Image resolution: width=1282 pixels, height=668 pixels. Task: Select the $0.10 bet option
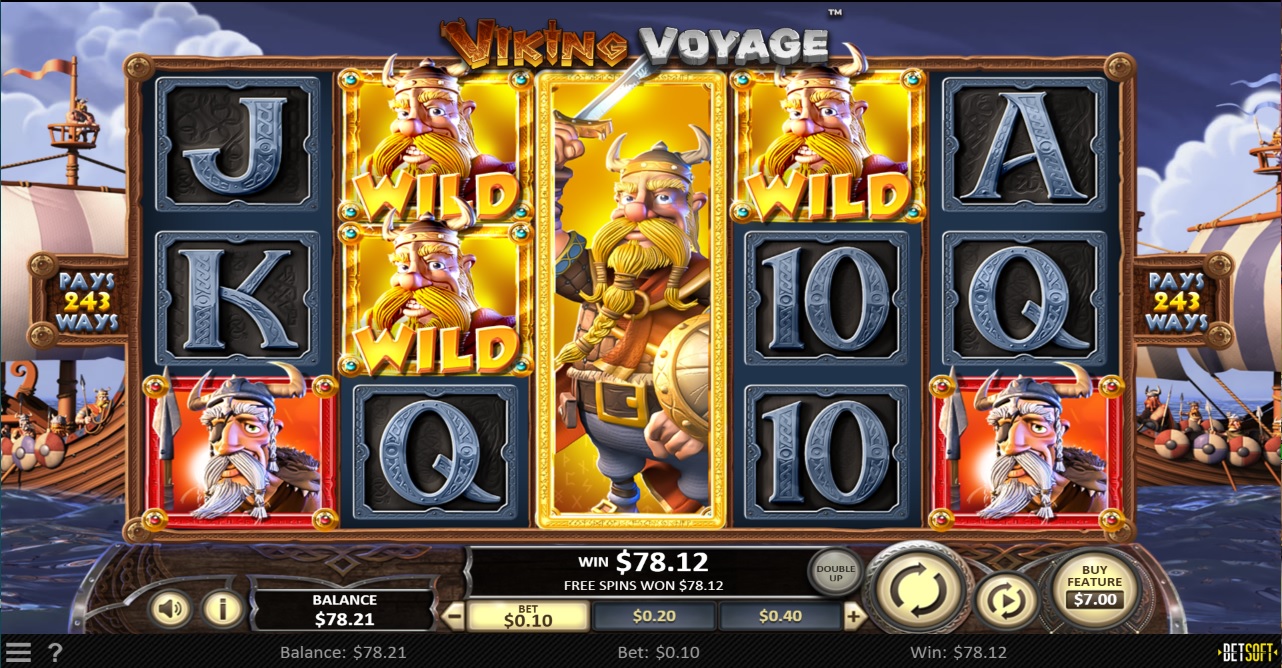click(x=527, y=616)
